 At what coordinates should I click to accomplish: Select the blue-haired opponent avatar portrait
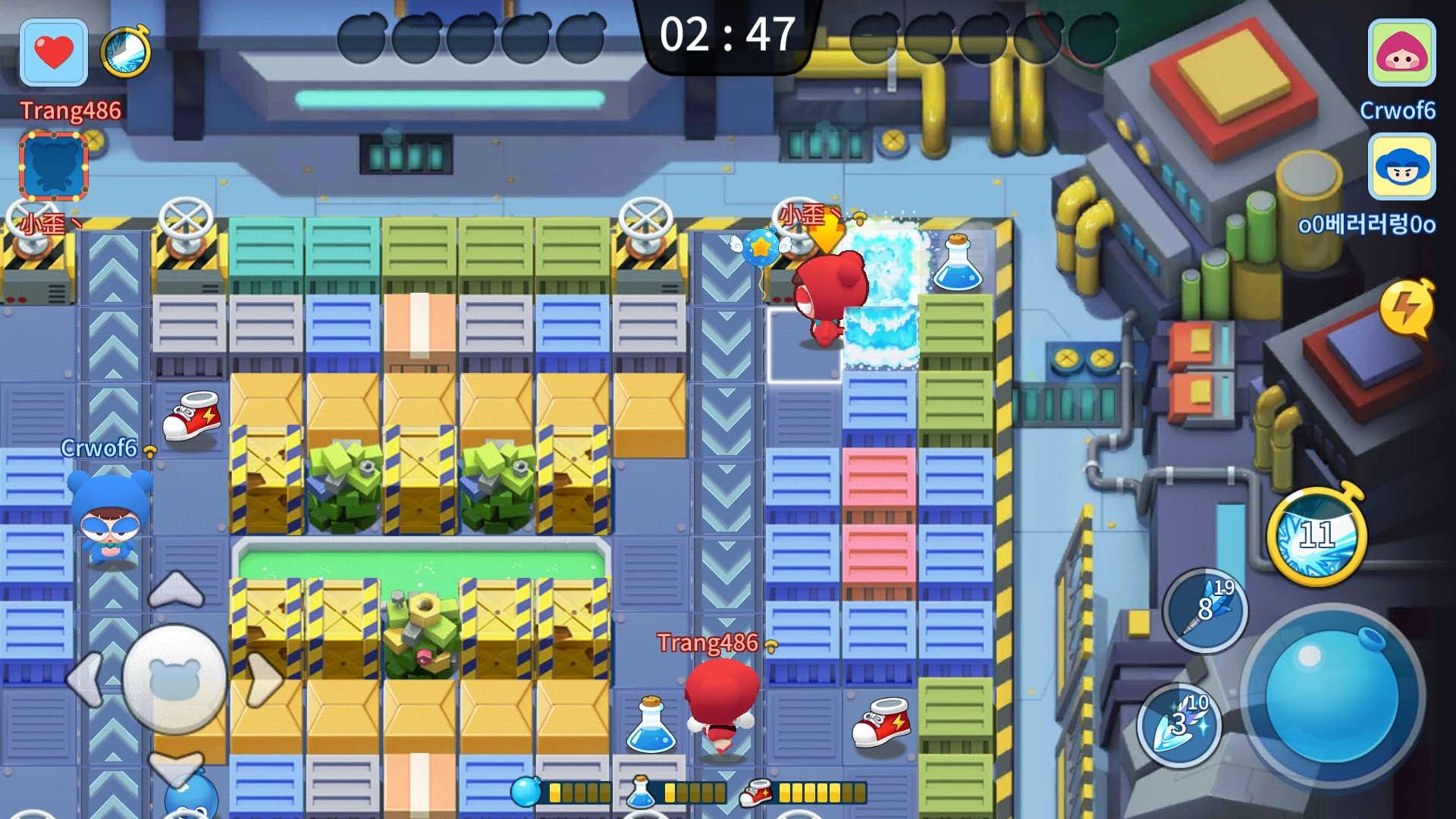pos(1401,167)
